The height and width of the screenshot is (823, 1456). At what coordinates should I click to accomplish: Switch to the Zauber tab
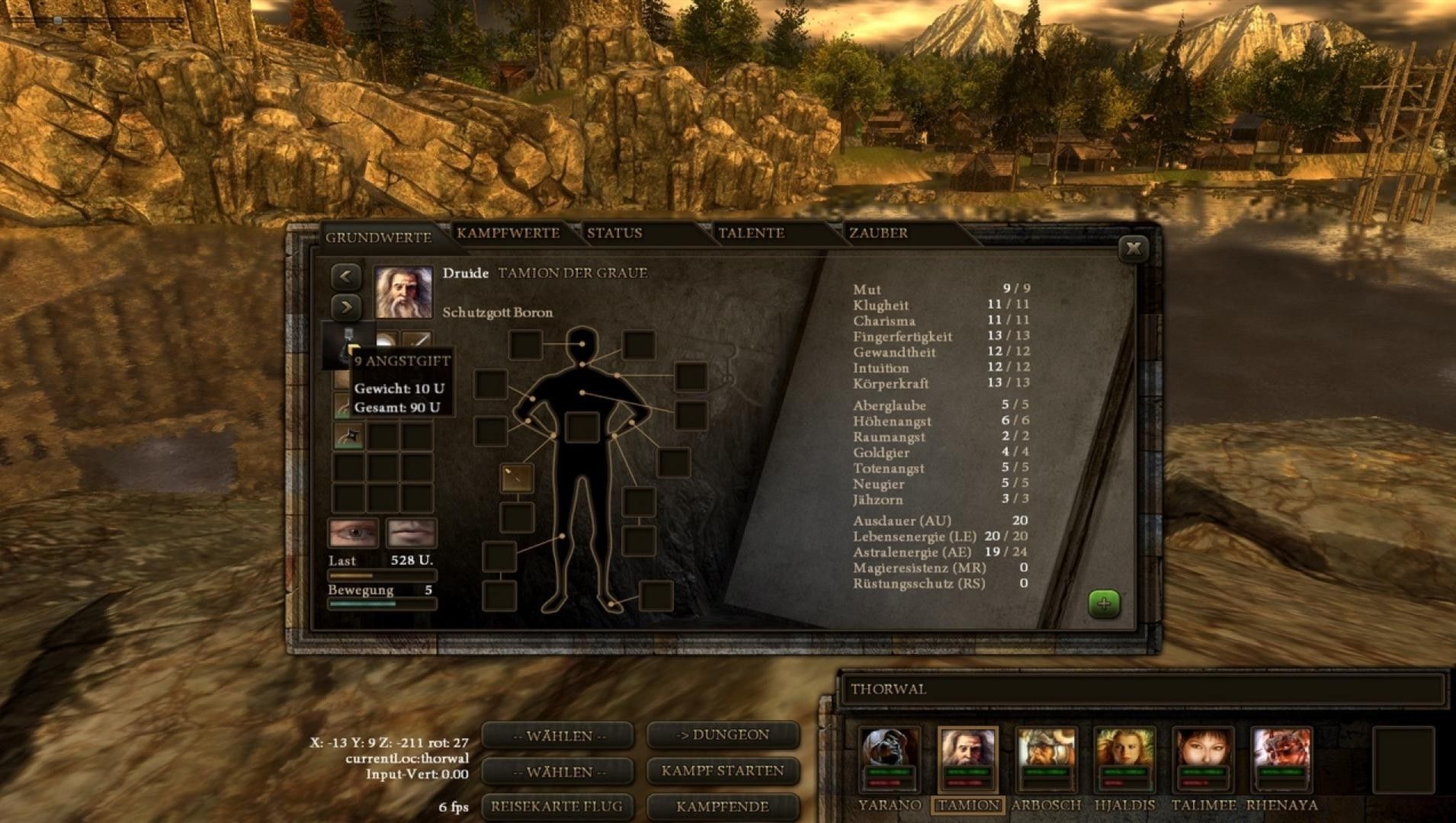click(878, 233)
